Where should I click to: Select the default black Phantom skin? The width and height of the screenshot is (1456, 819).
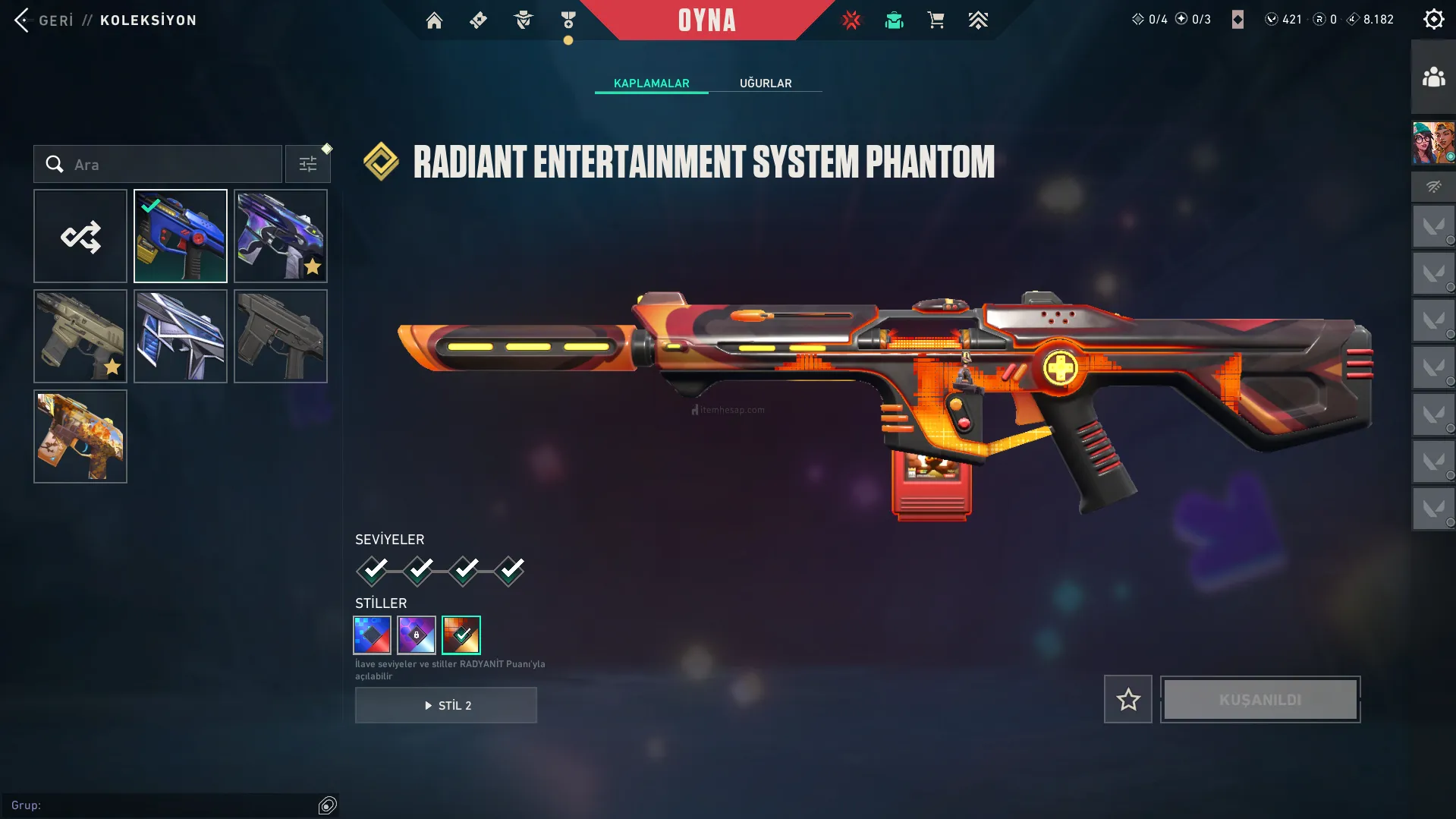281,337
